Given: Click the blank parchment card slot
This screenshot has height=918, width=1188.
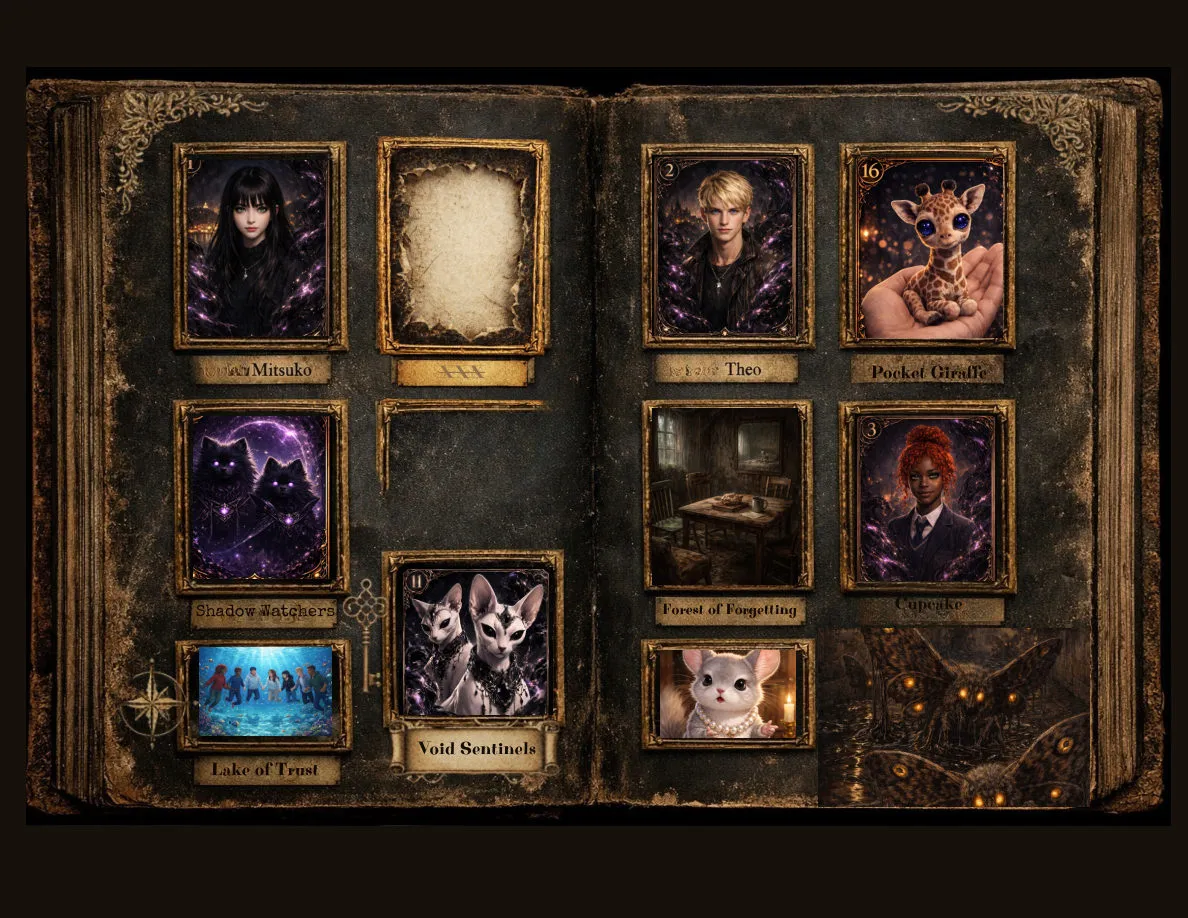Looking at the screenshot, I should pyautogui.click(x=463, y=246).
